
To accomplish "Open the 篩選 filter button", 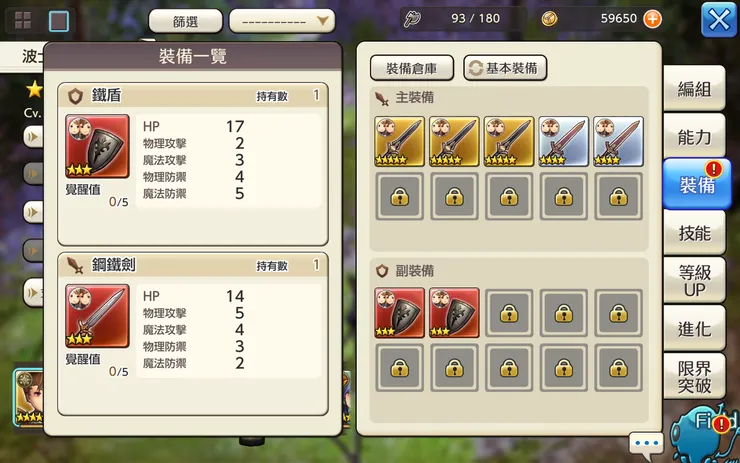I will [185, 21].
